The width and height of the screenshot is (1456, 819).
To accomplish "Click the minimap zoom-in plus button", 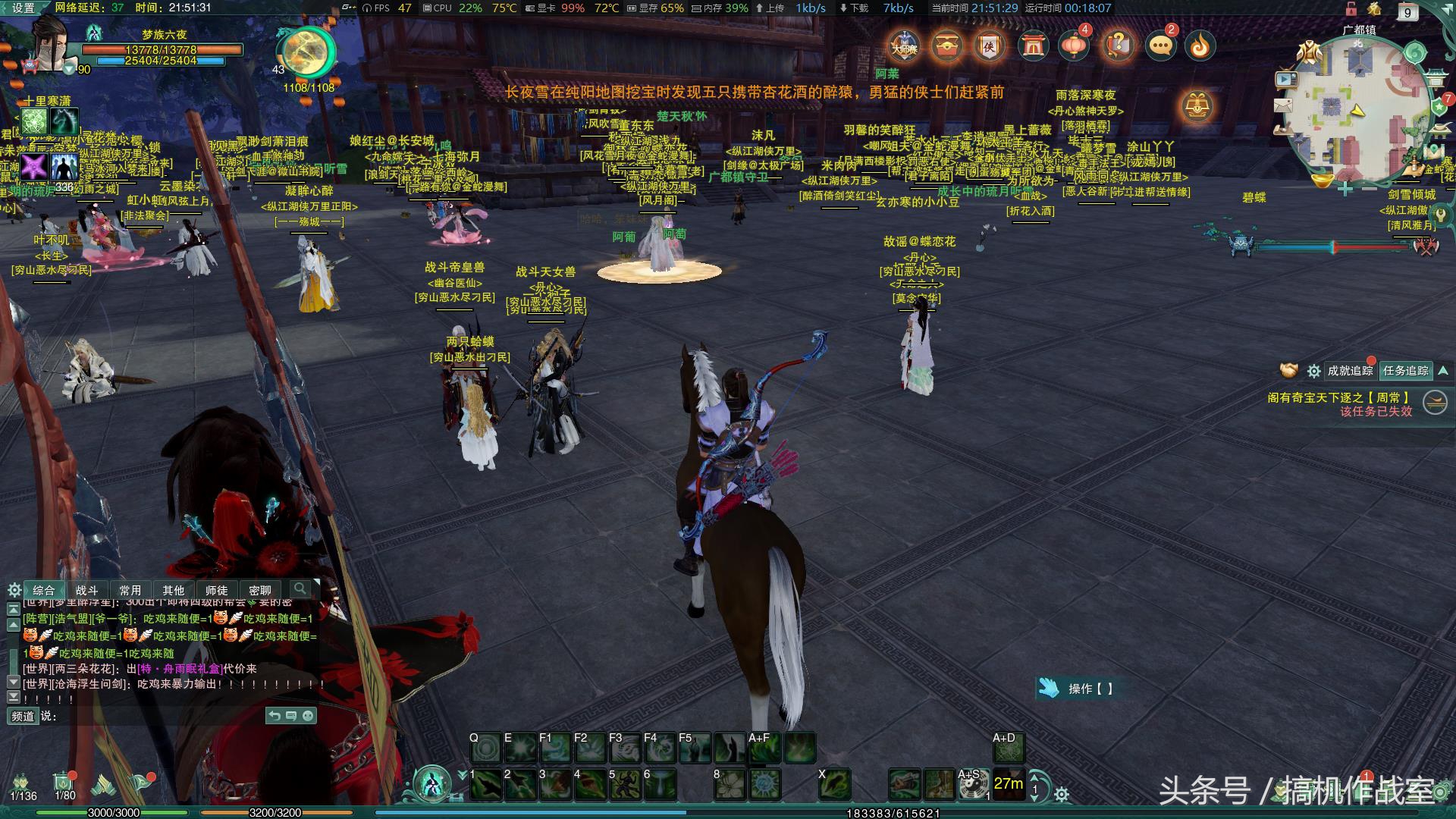I will [1345, 188].
